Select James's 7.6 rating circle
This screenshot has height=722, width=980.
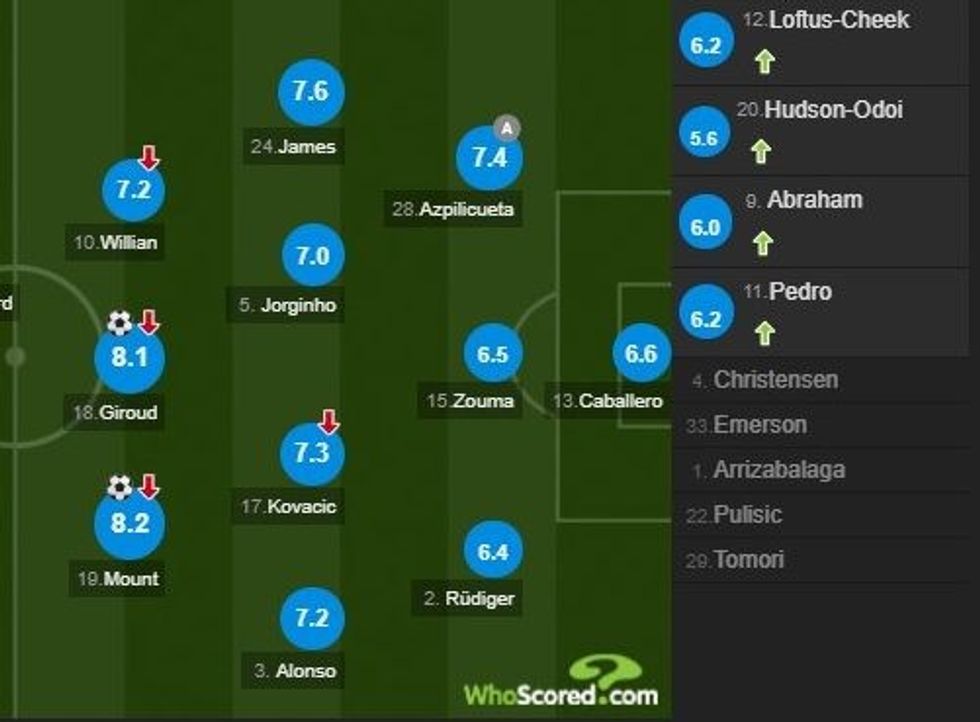(311, 91)
